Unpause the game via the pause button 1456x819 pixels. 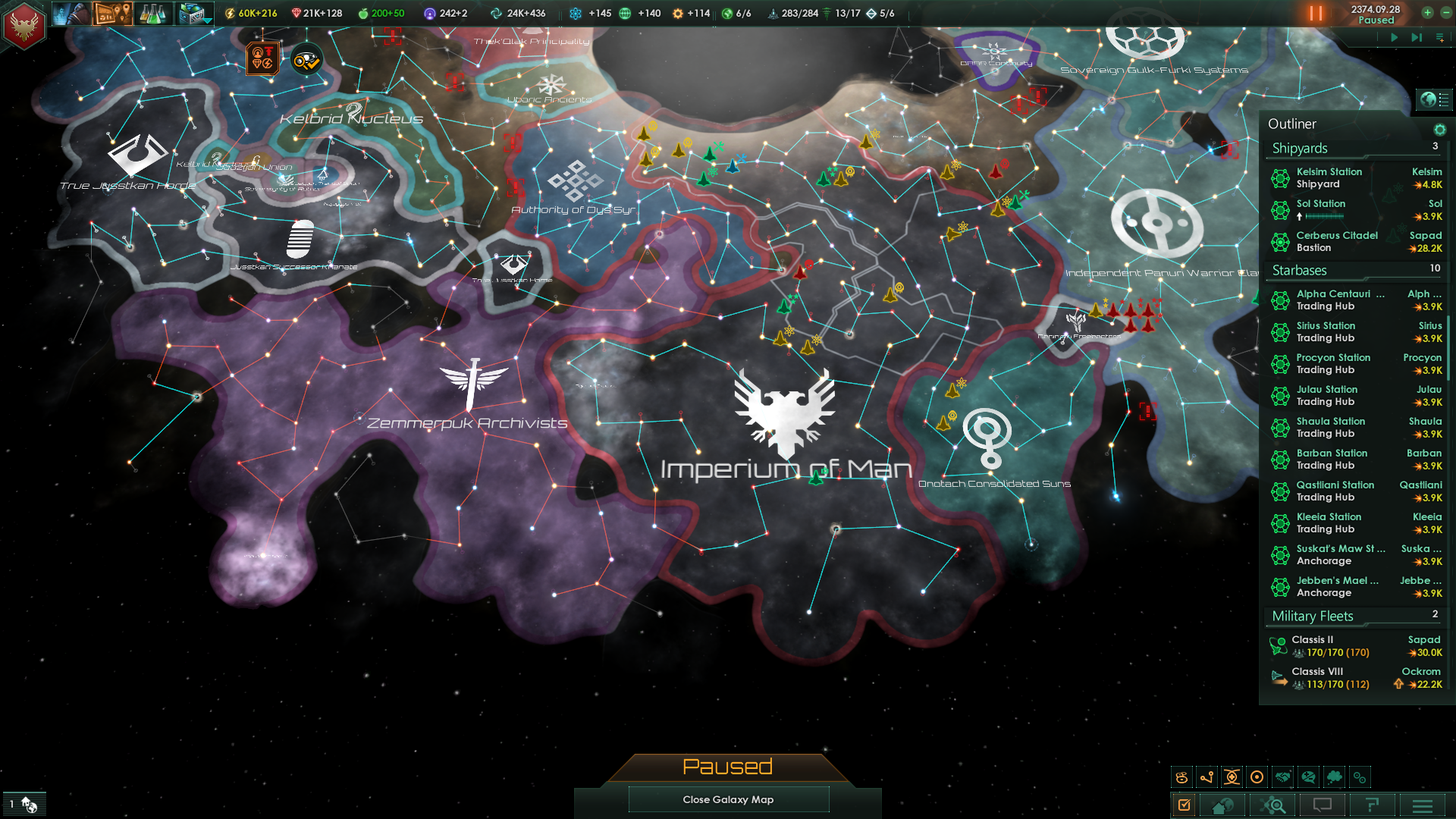point(1315,13)
